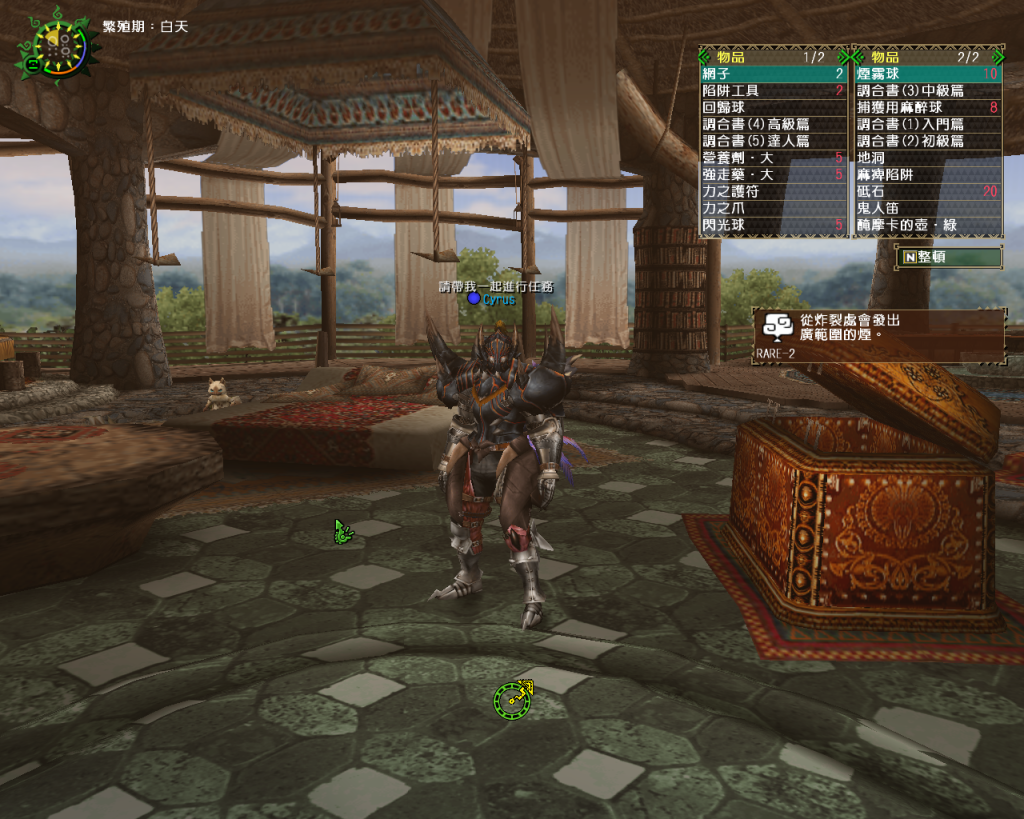Choose 調合書(3)中級篇 in the list

tap(927, 91)
